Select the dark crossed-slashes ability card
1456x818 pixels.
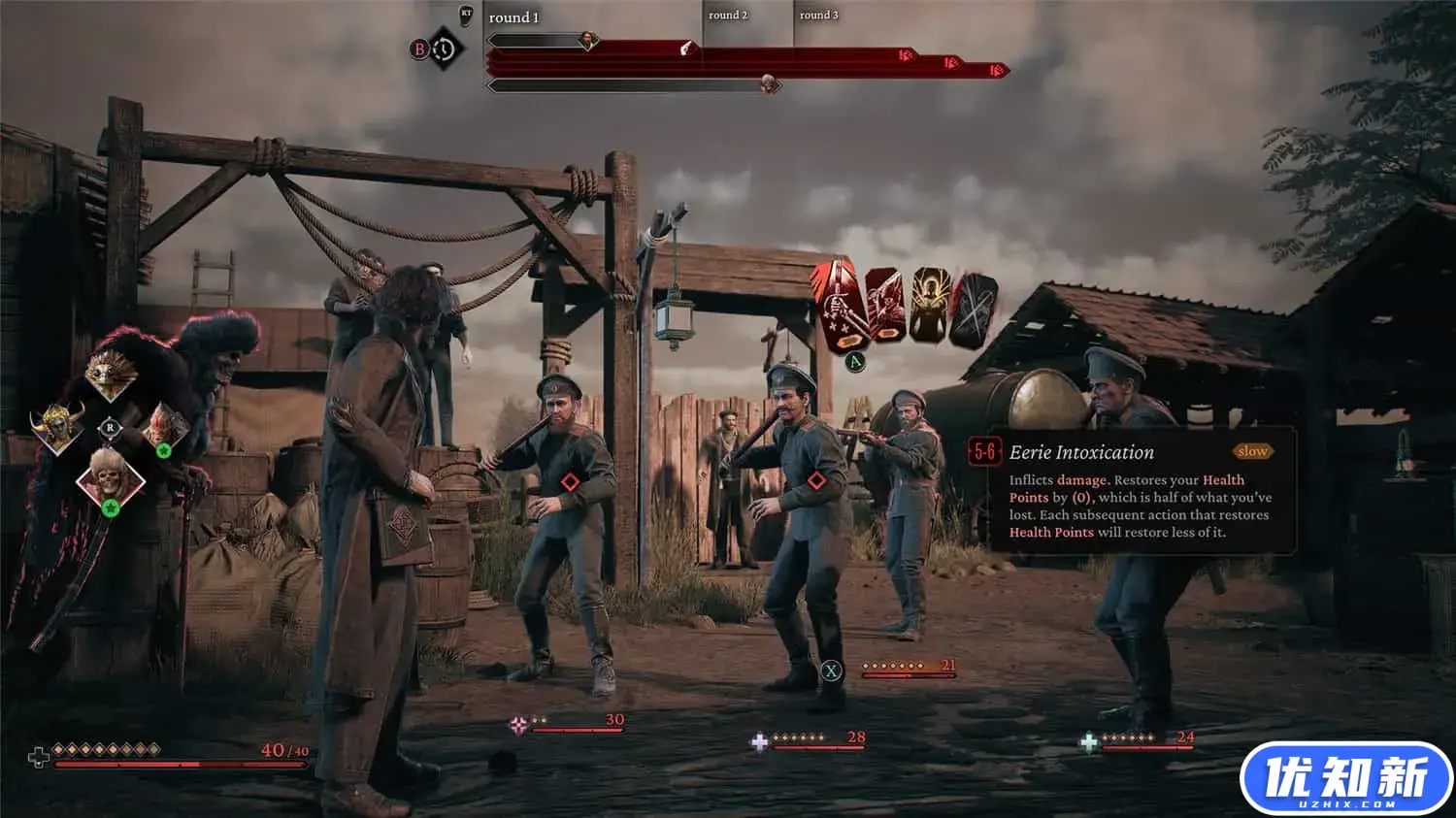pos(974,311)
